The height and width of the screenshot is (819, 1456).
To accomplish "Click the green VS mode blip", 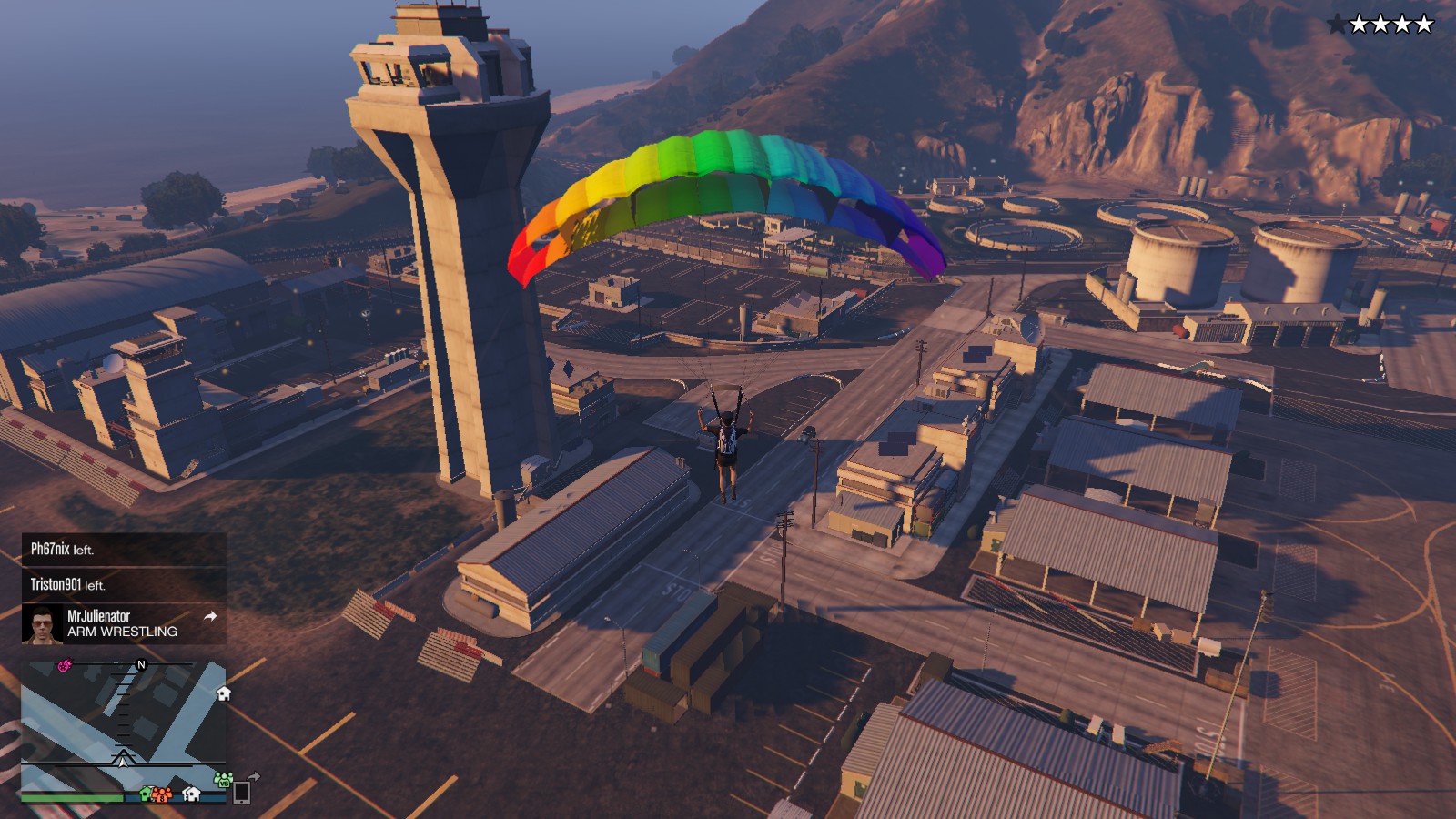I will click(223, 780).
